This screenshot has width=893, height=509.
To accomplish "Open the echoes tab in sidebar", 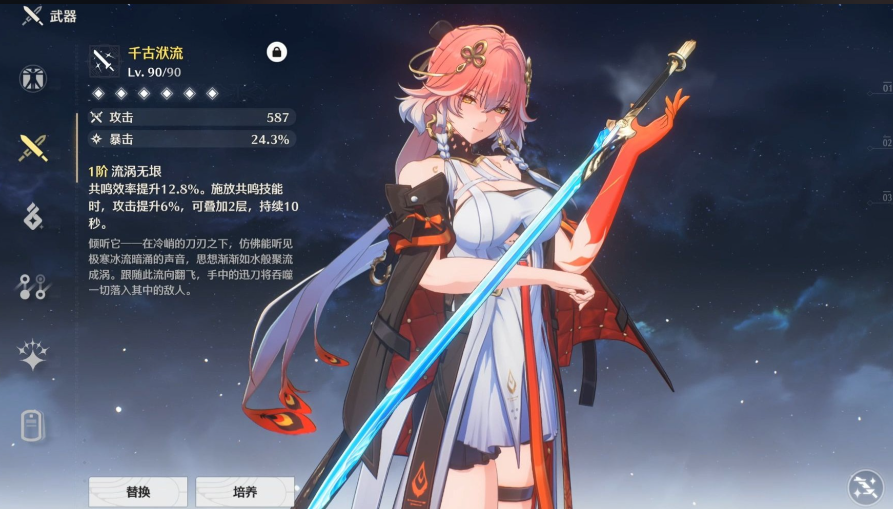I will 33,216.
